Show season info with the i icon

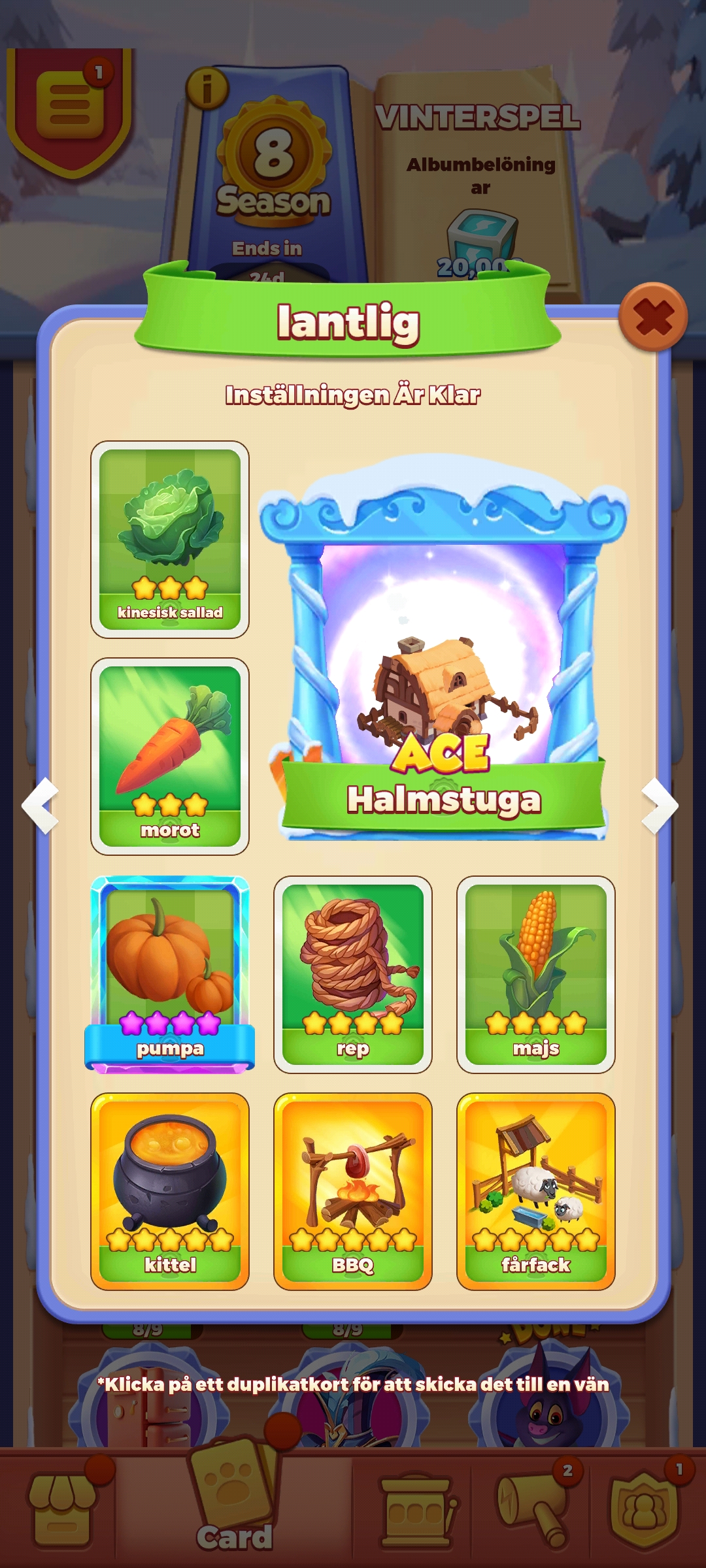coord(207,89)
